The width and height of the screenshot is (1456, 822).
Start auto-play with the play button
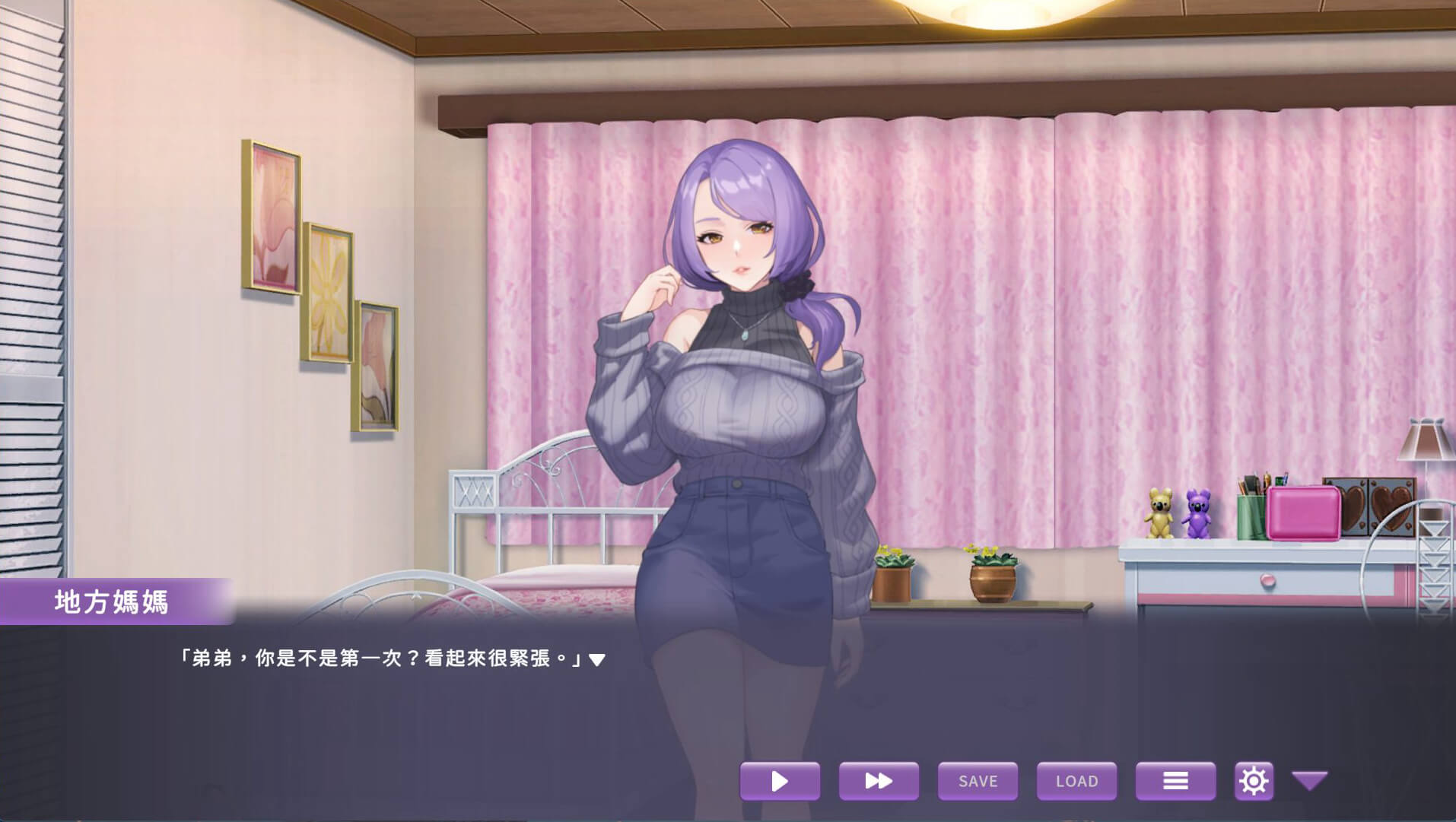point(780,781)
